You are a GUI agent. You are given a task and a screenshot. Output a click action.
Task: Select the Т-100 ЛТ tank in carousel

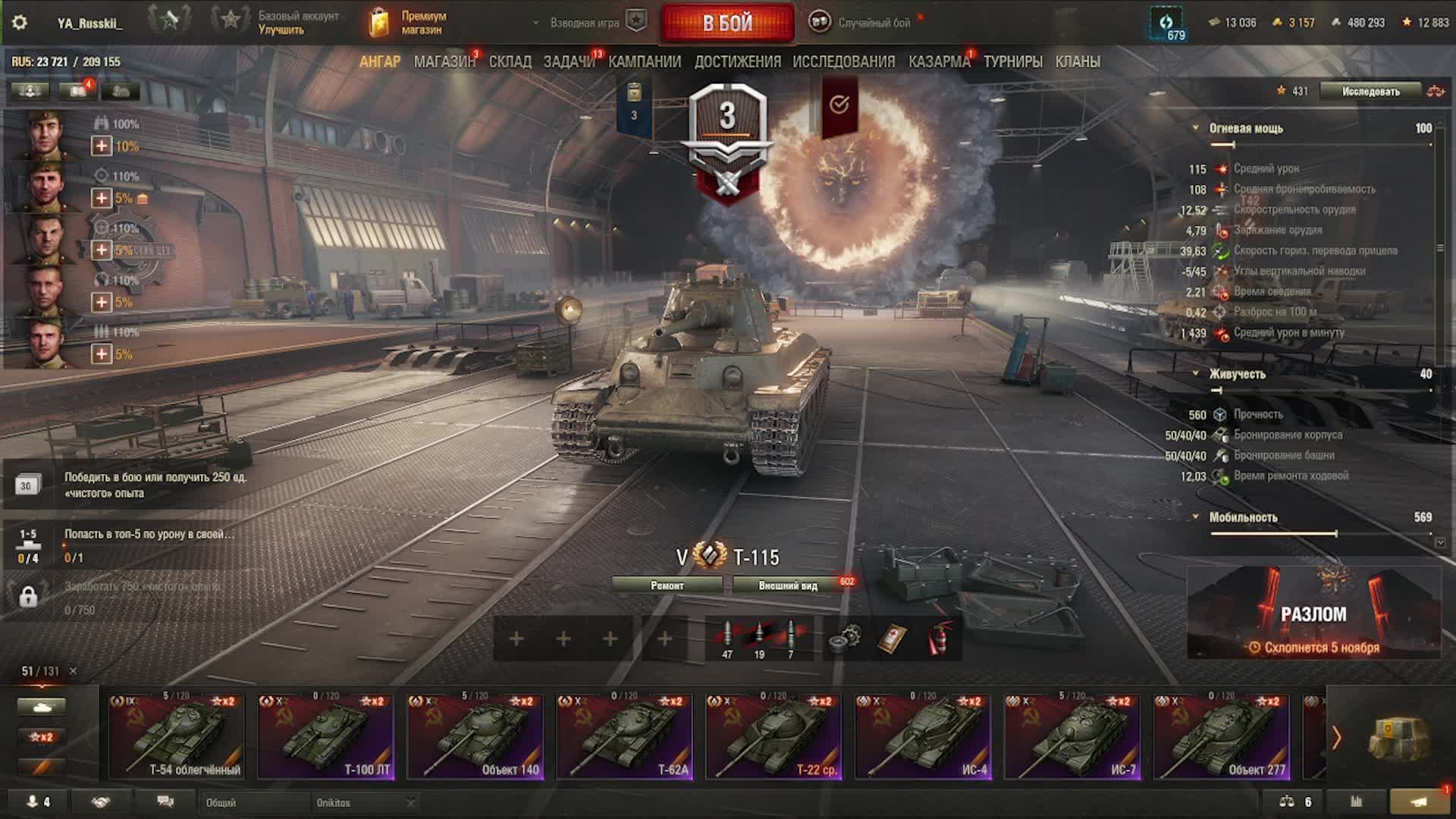click(326, 736)
